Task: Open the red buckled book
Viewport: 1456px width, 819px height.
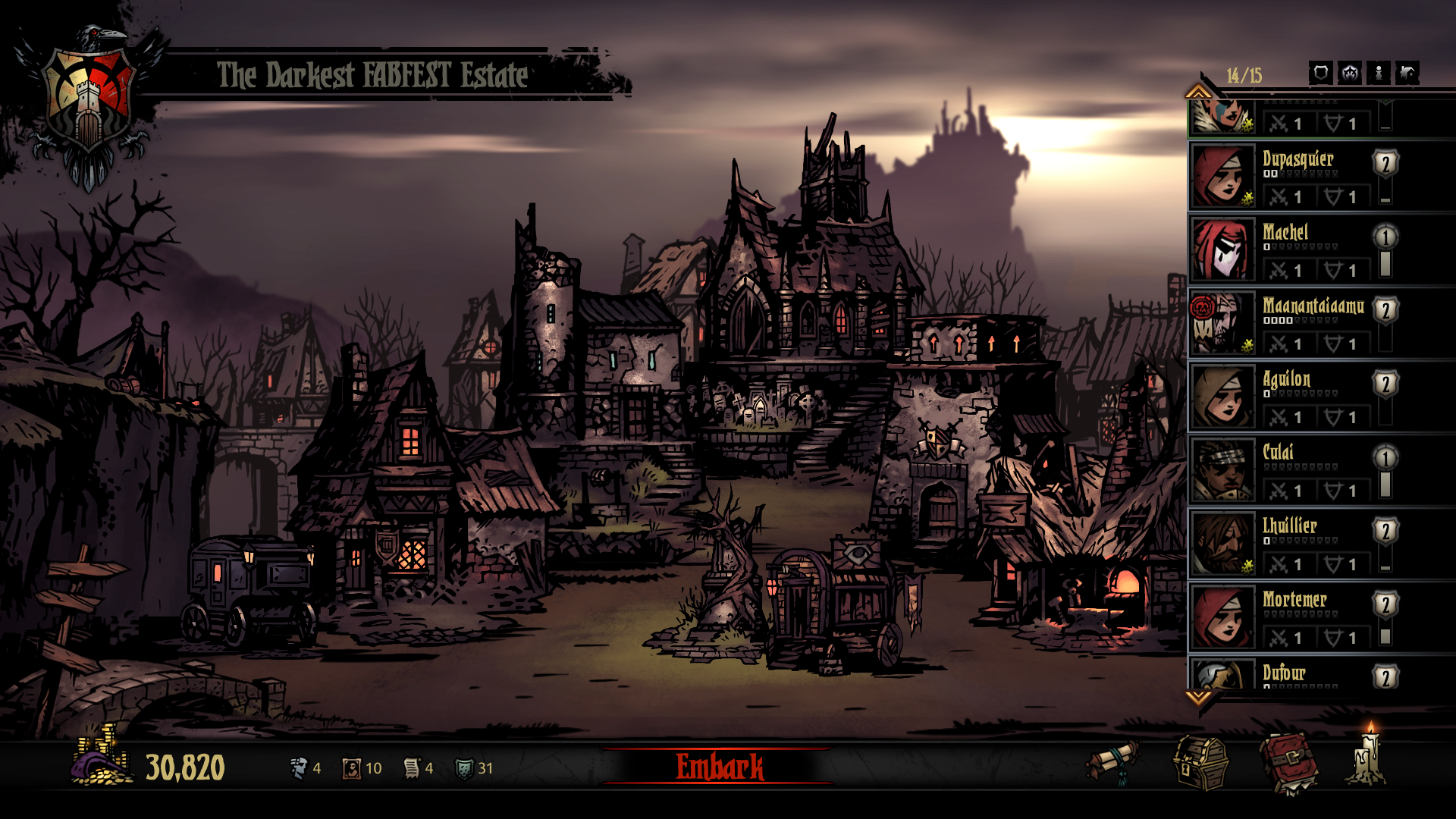Action: (1288, 763)
